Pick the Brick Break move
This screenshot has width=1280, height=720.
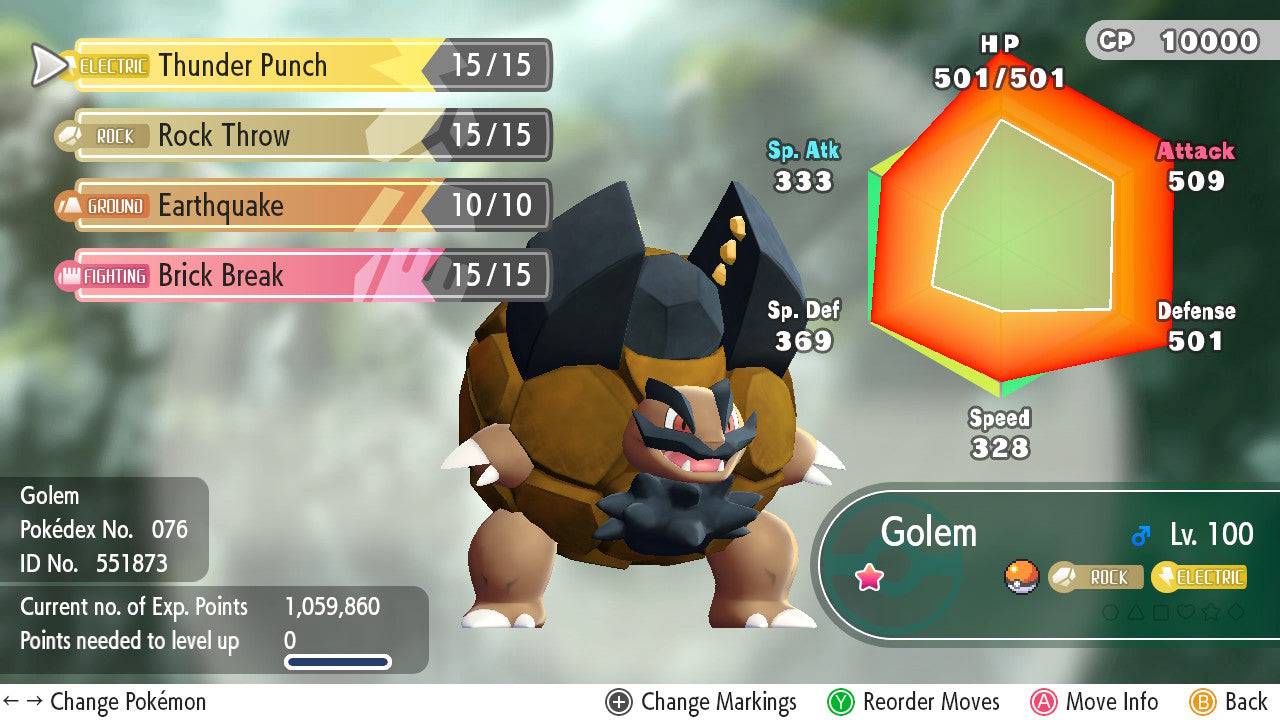[x=300, y=276]
